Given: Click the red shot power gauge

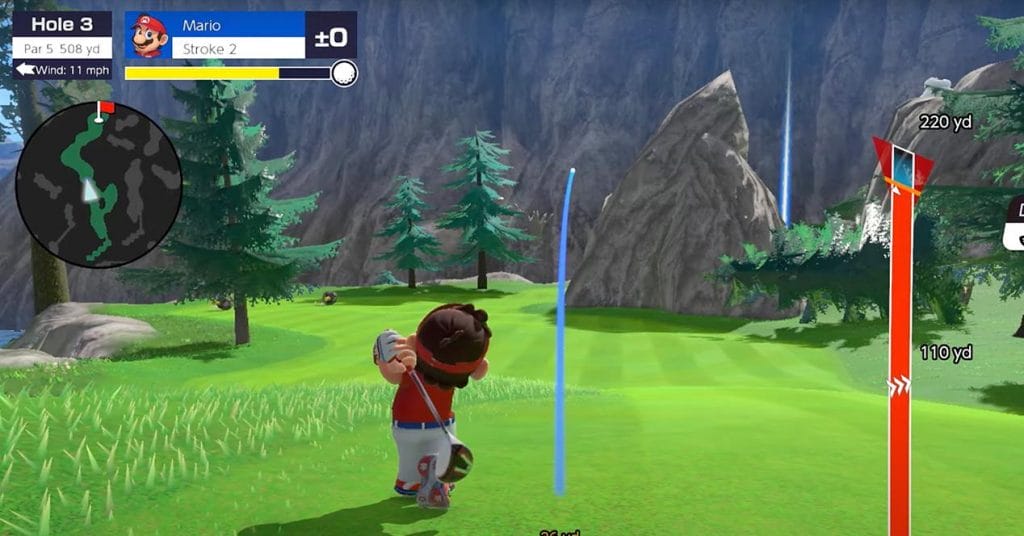Looking at the screenshot, I should click(x=899, y=340).
